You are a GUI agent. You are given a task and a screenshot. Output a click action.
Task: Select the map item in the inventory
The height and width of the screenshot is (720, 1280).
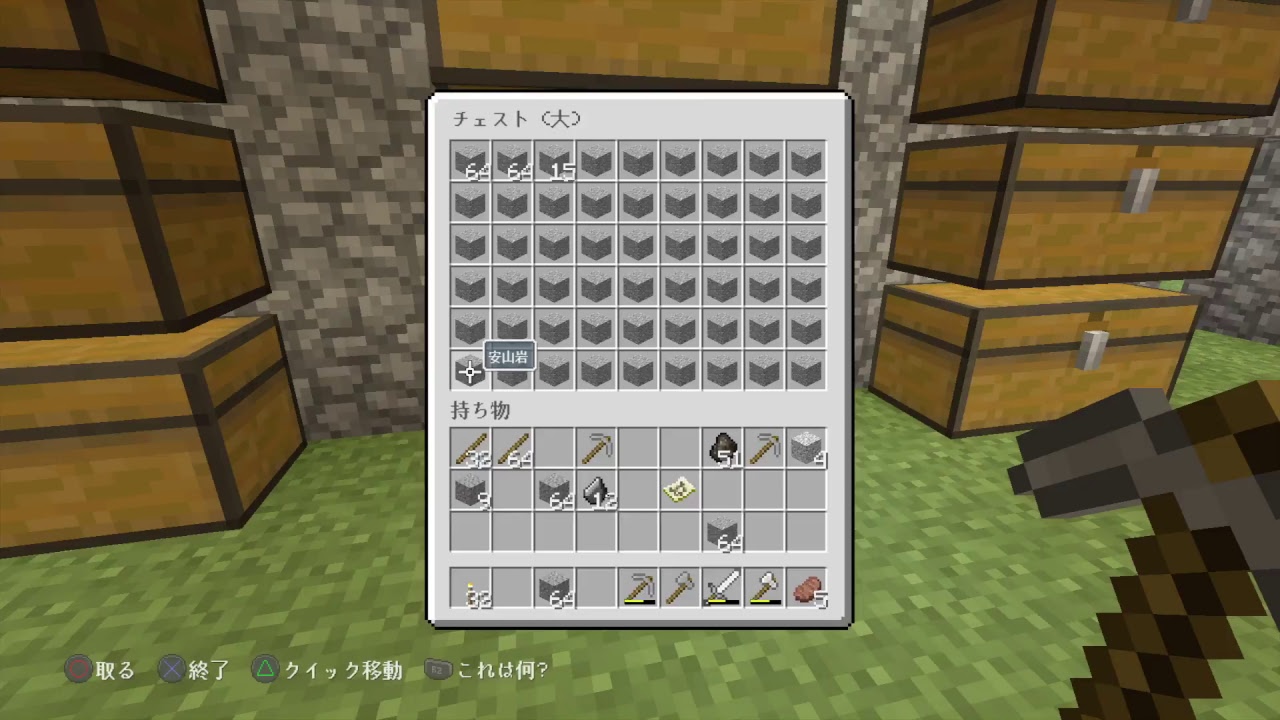(680, 489)
